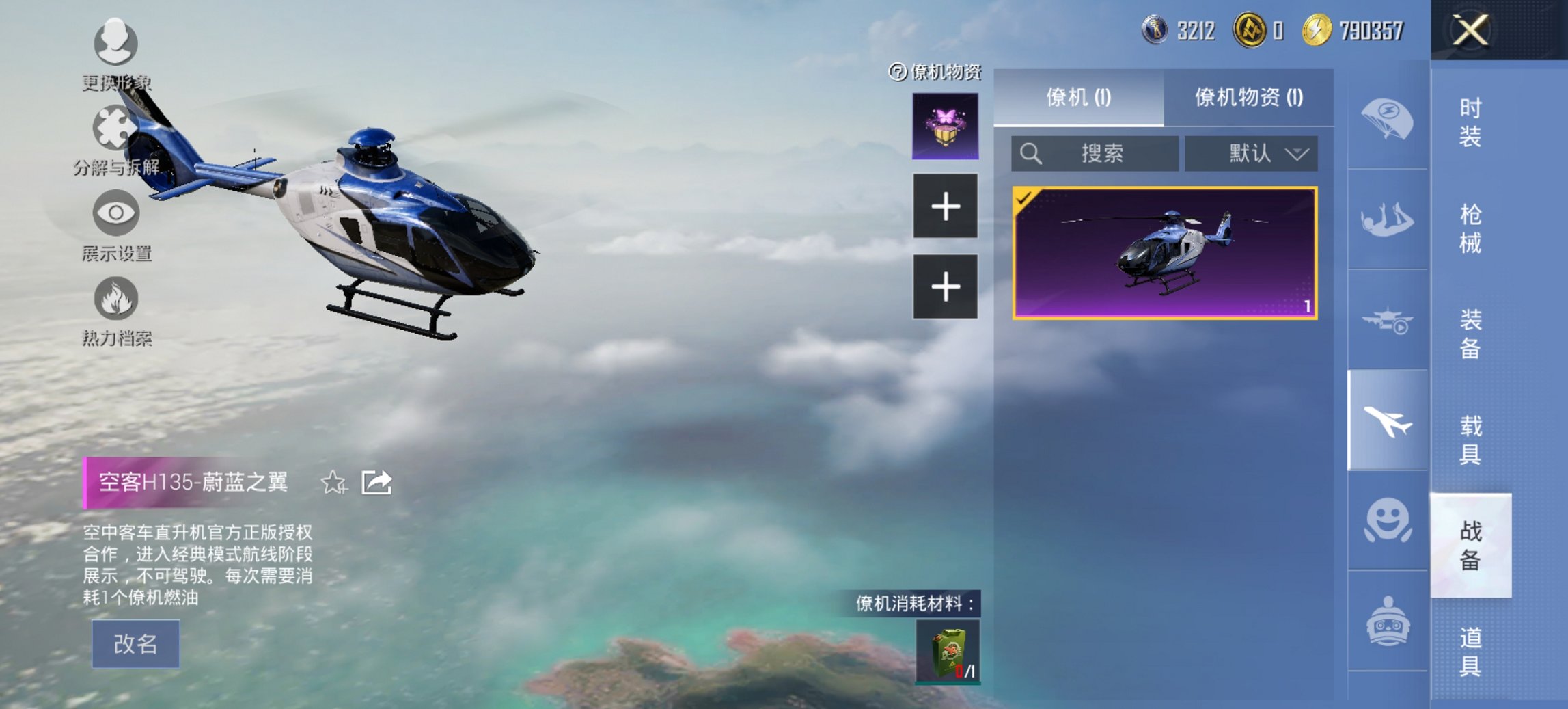Open 展示设置 via the eye icon
This screenshot has height=709, width=1568.
116,213
